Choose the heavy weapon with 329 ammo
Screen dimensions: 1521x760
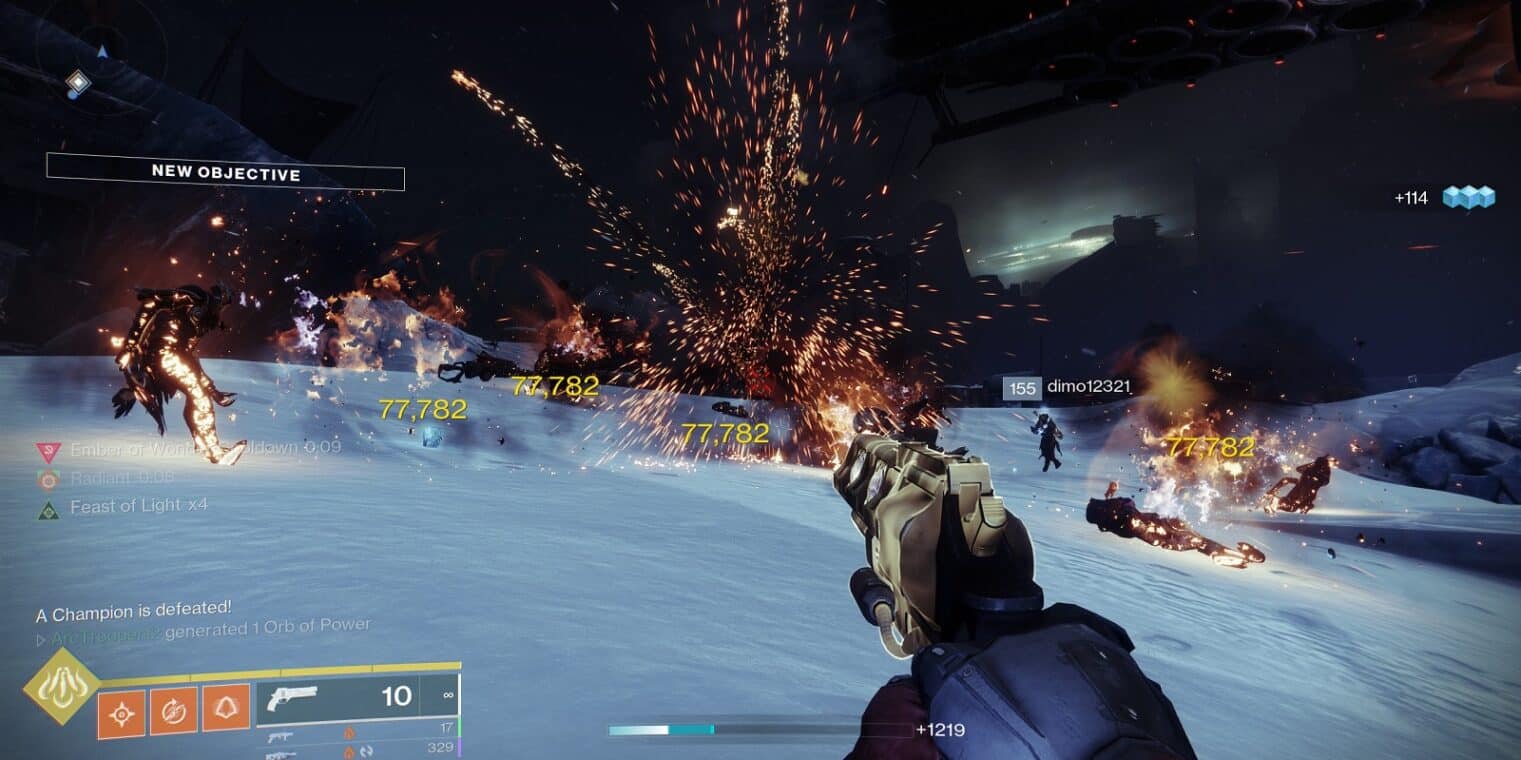tap(360, 749)
